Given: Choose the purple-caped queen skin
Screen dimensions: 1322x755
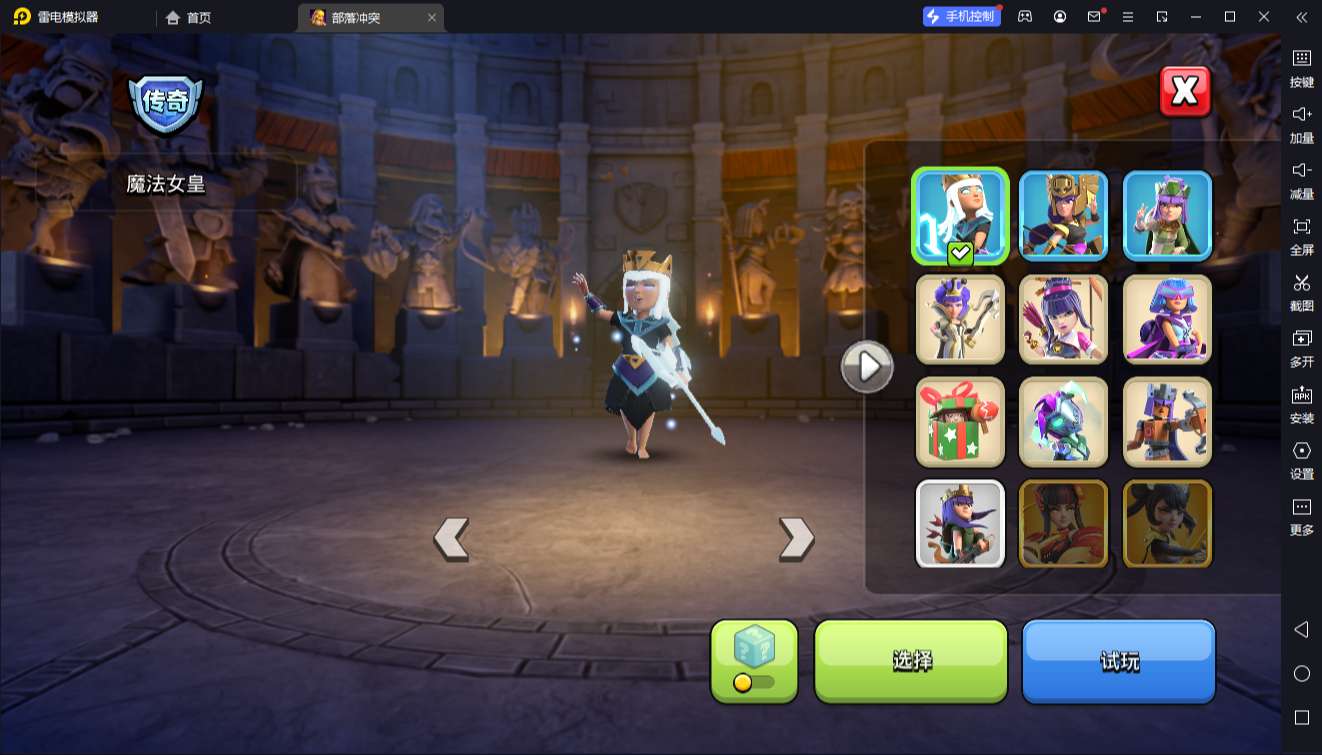Looking at the screenshot, I should [x=1167, y=319].
